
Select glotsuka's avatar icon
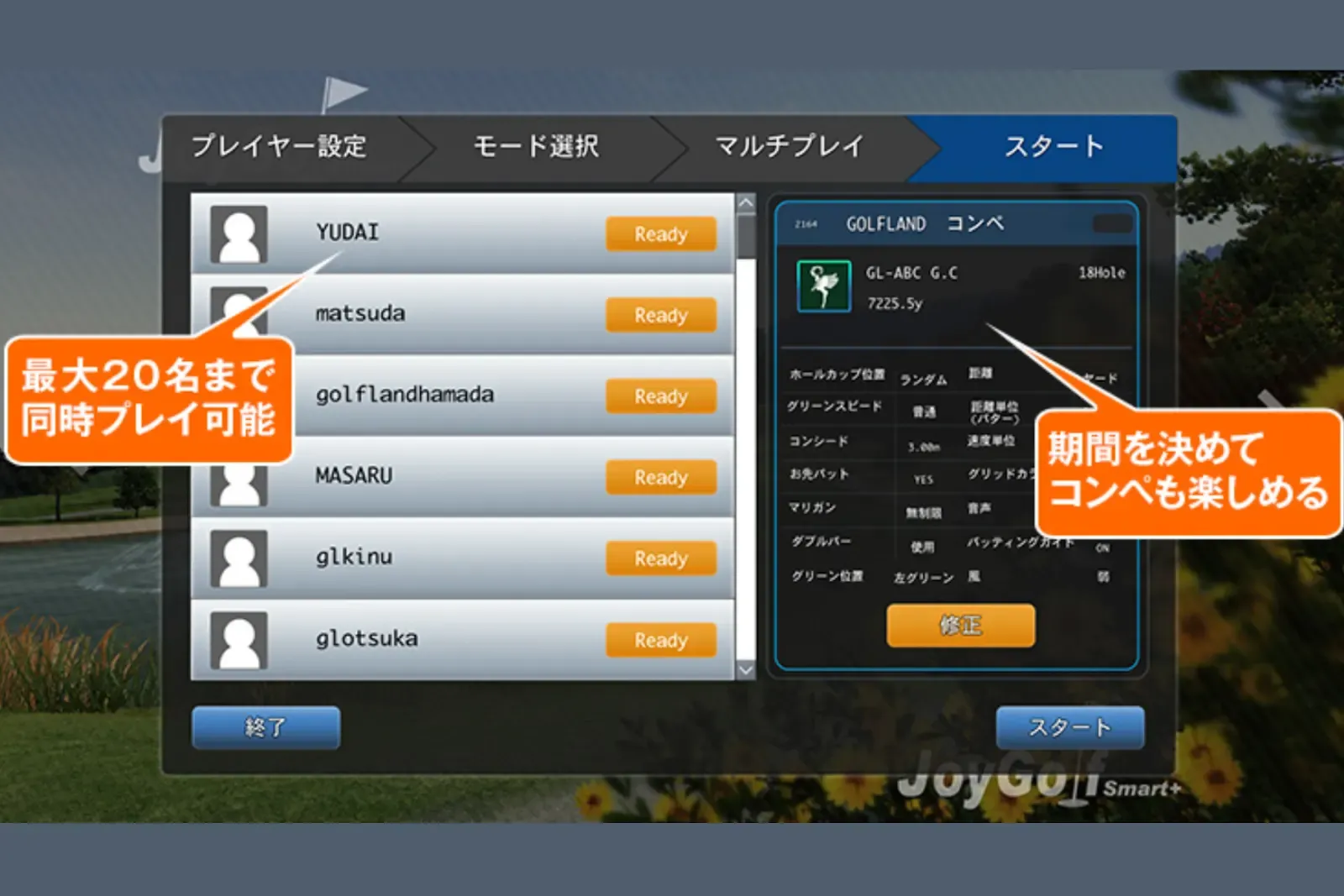click(238, 638)
